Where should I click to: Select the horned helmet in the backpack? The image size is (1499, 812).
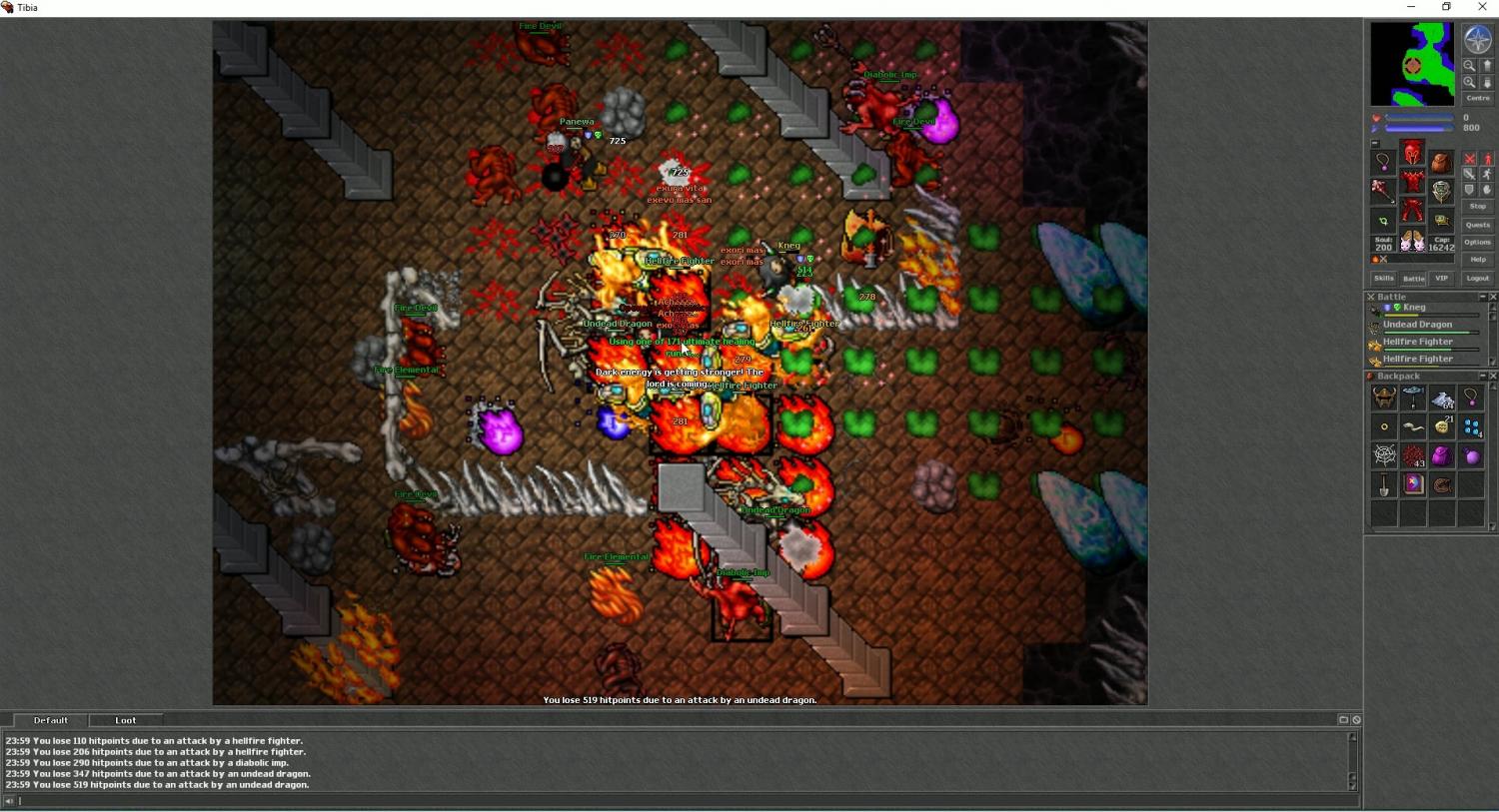(1384, 399)
